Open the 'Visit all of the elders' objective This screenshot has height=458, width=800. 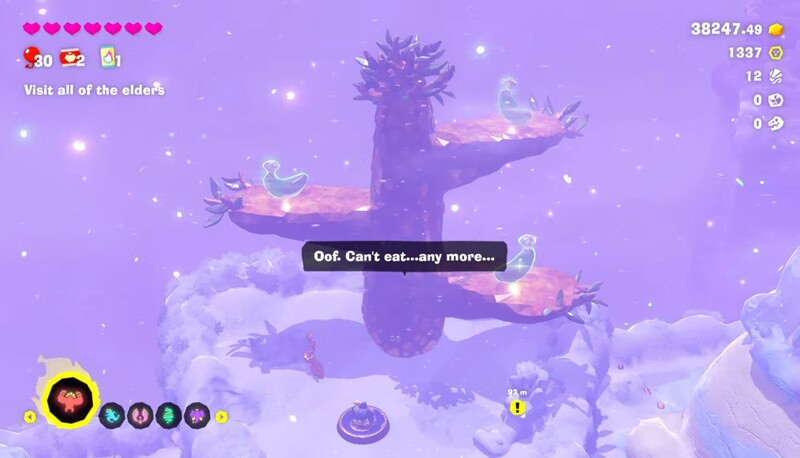(x=94, y=90)
